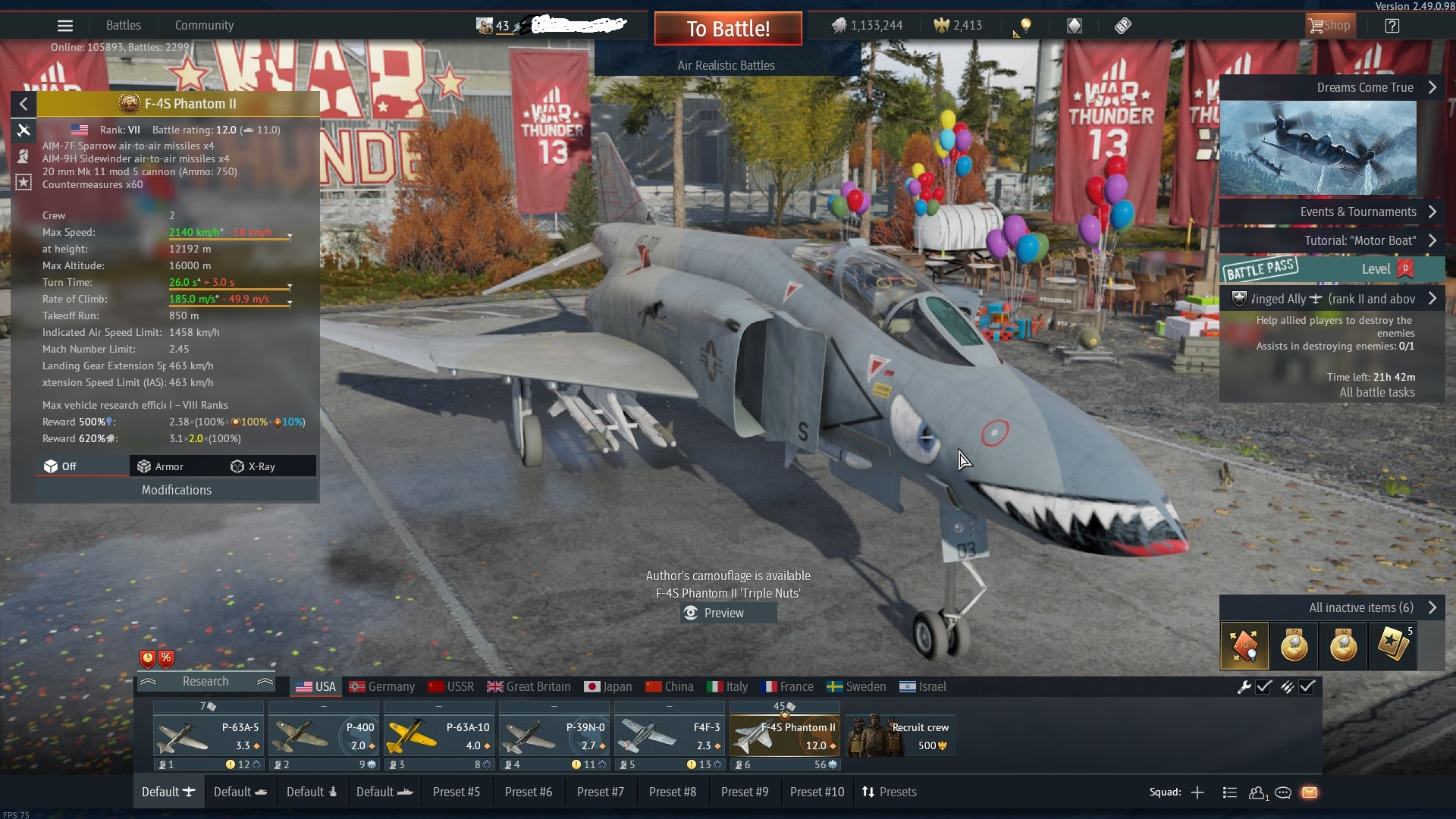View all battle tasks
Image resolution: width=1456 pixels, height=819 pixels.
[1376, 392]
